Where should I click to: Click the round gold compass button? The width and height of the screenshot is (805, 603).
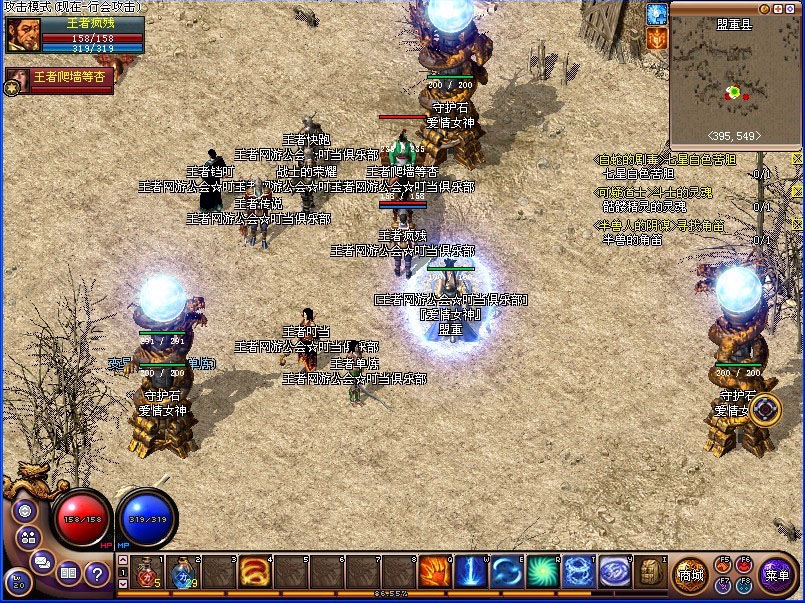765,409
